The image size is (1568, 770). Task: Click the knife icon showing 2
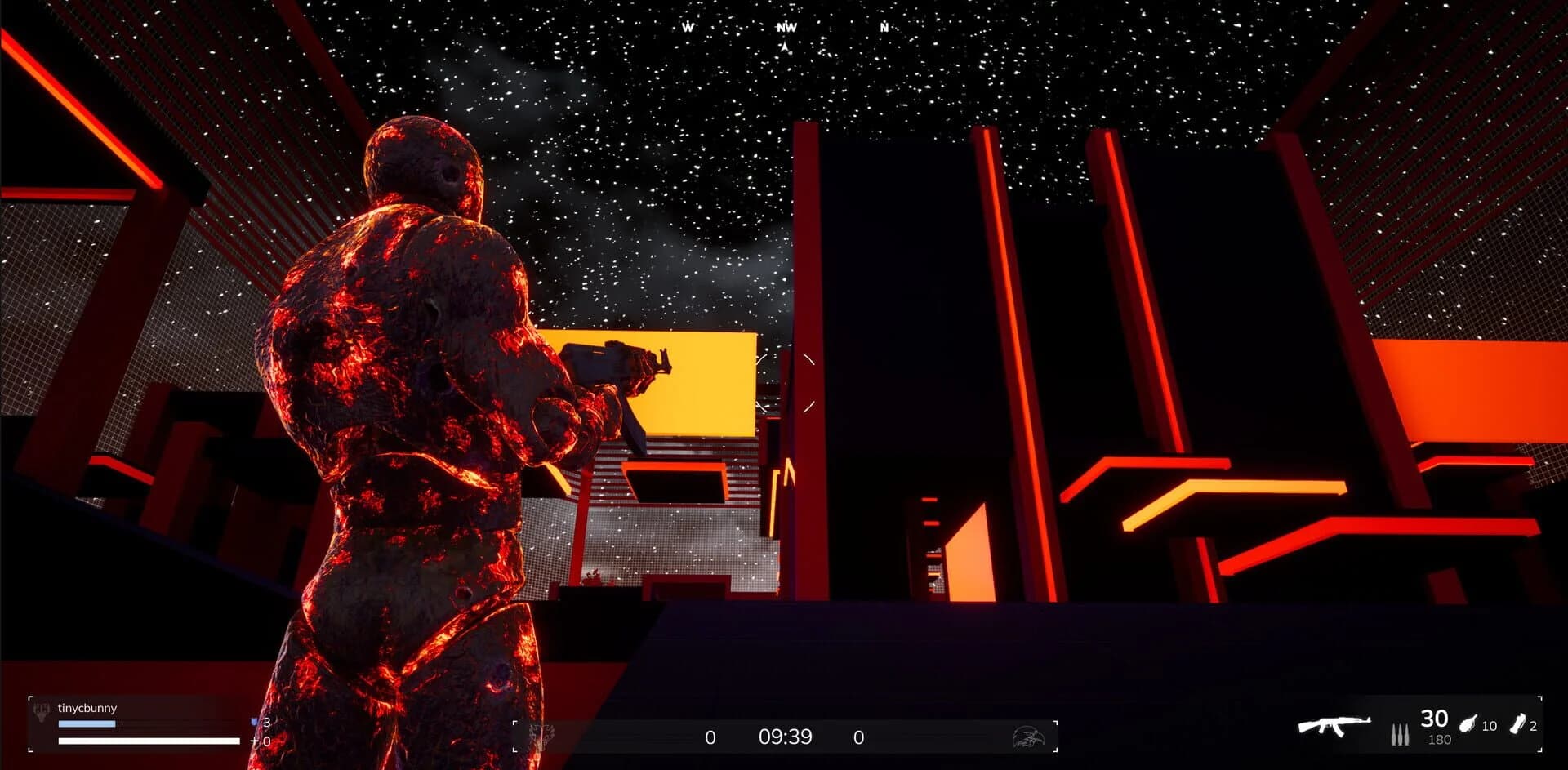point(1520,723)
